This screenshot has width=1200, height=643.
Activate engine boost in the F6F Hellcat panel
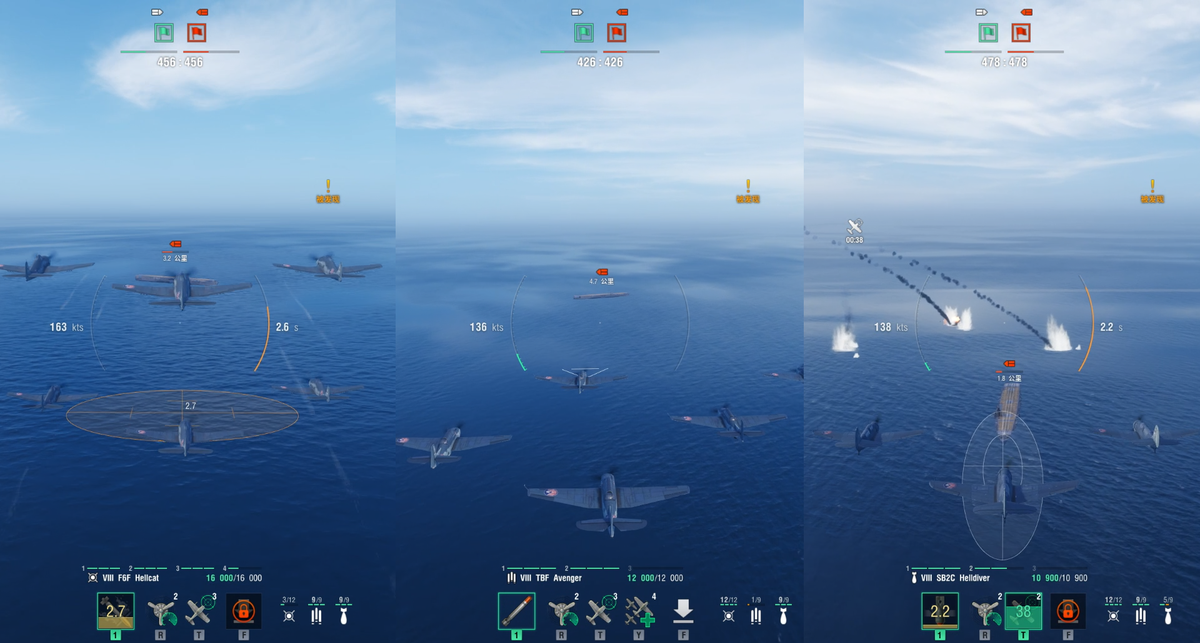tap(160, 611)
